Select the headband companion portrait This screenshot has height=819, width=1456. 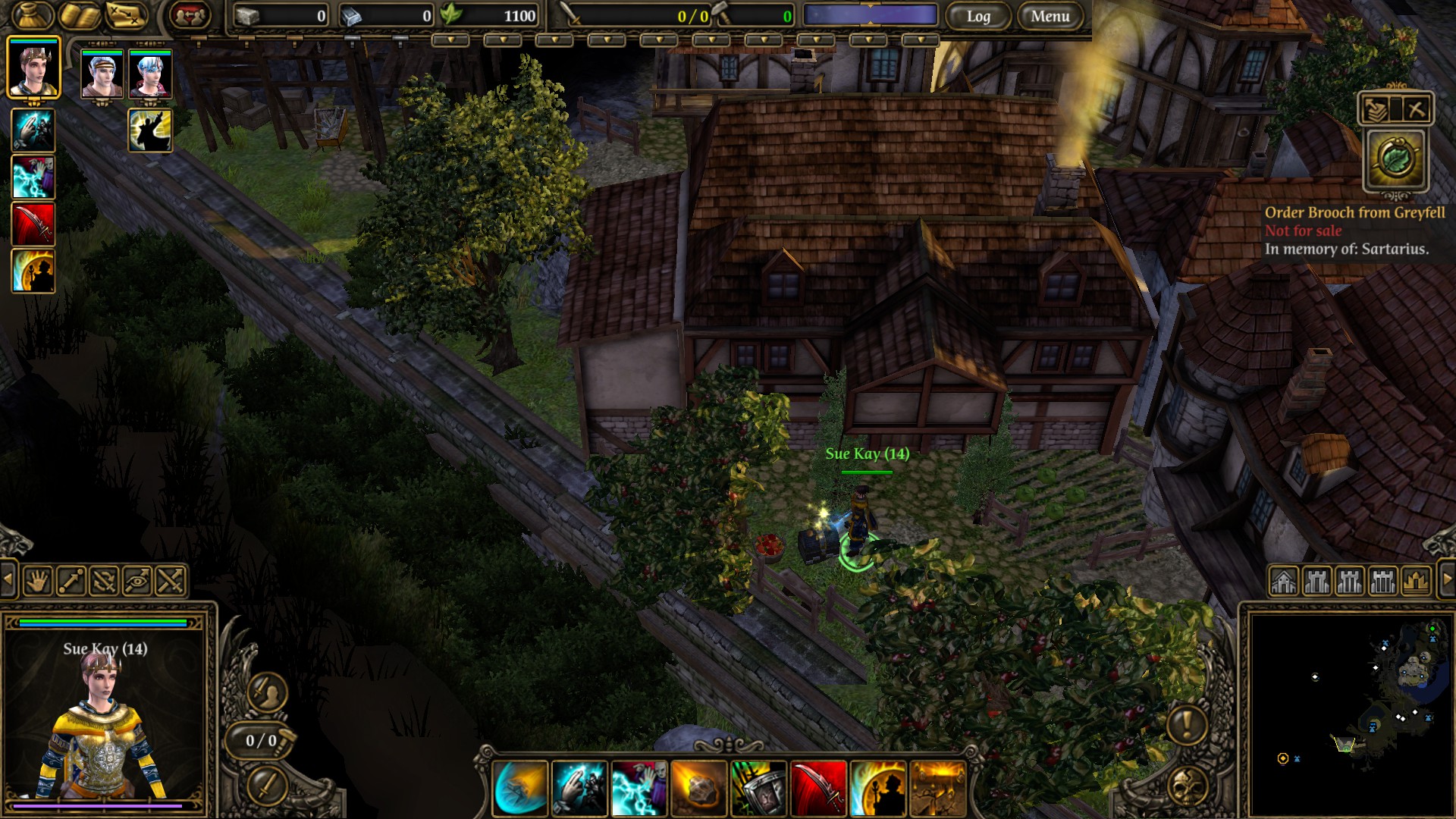click(102, 74)
